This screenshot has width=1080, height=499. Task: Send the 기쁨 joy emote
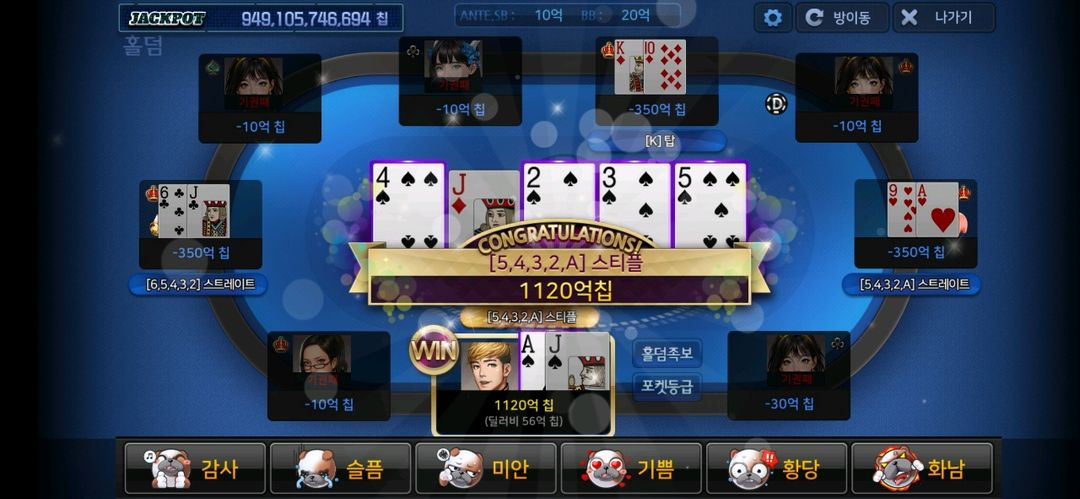pos(633,468)
